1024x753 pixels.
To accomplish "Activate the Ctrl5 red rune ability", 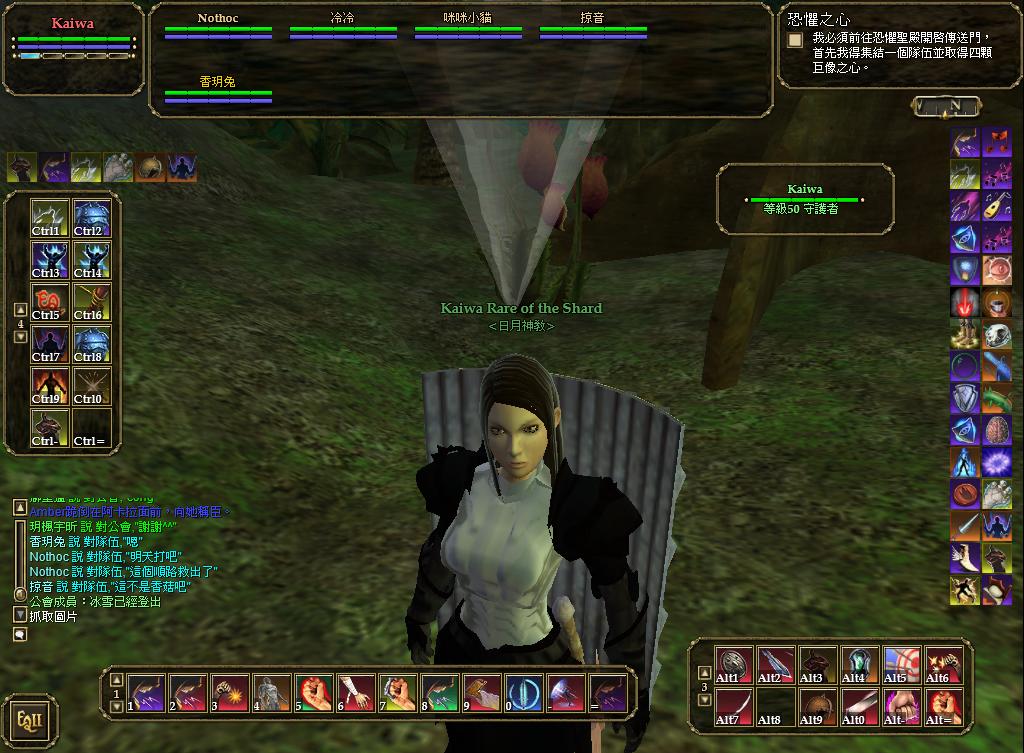I will (49, 303).
